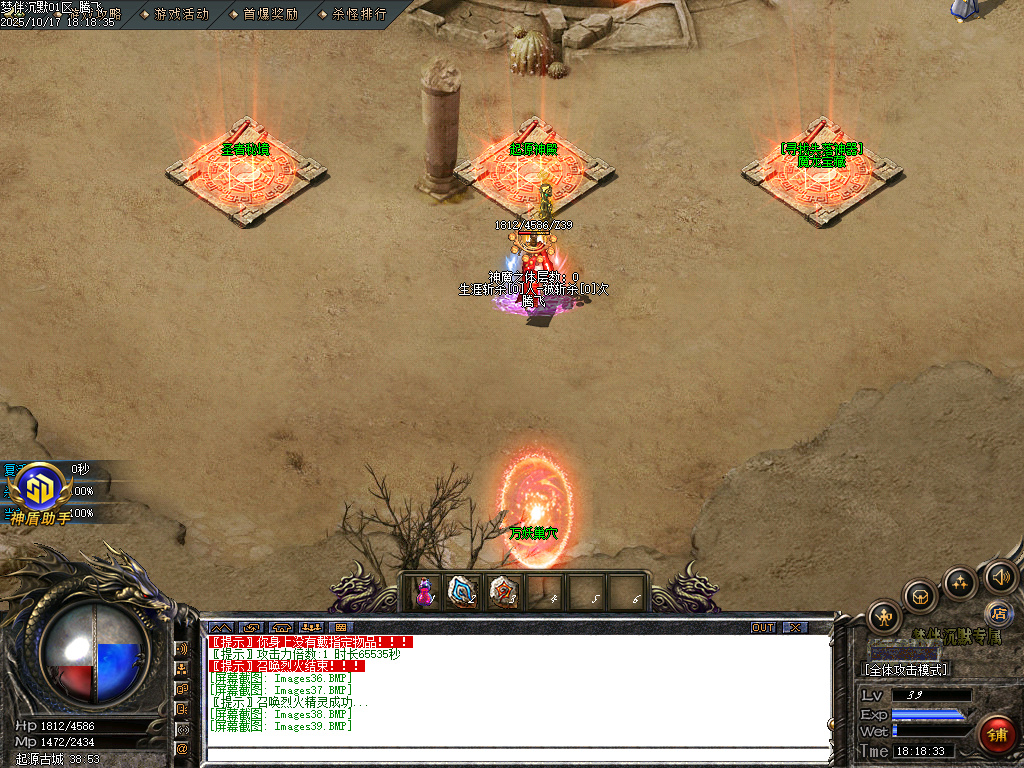The image size is (1024, 768).
Task: Open the character status round button
Action: pos(885,617)
